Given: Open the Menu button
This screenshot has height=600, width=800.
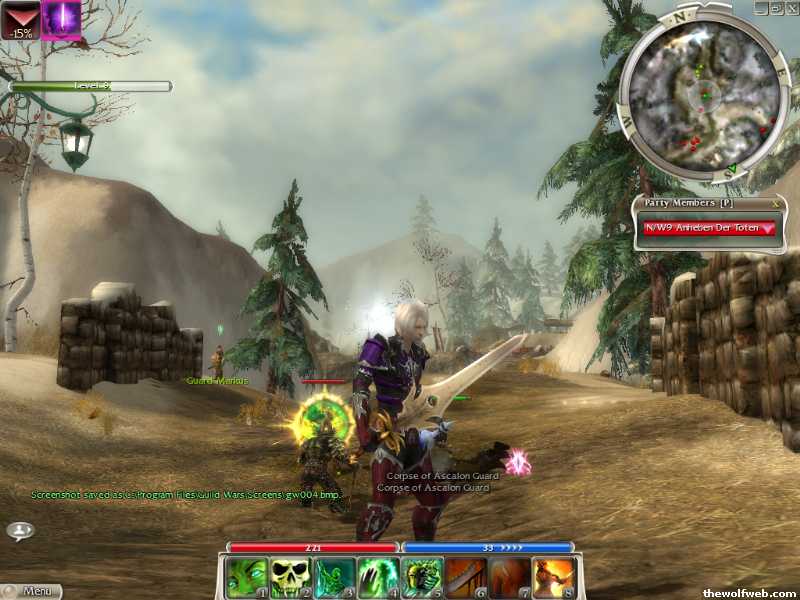Looking at the screenshot, I should [x=32, y=591].
